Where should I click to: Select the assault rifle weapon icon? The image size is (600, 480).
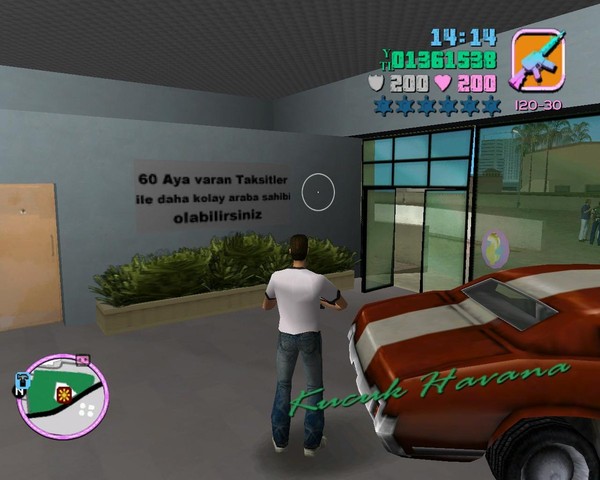(x=538, y=60)
